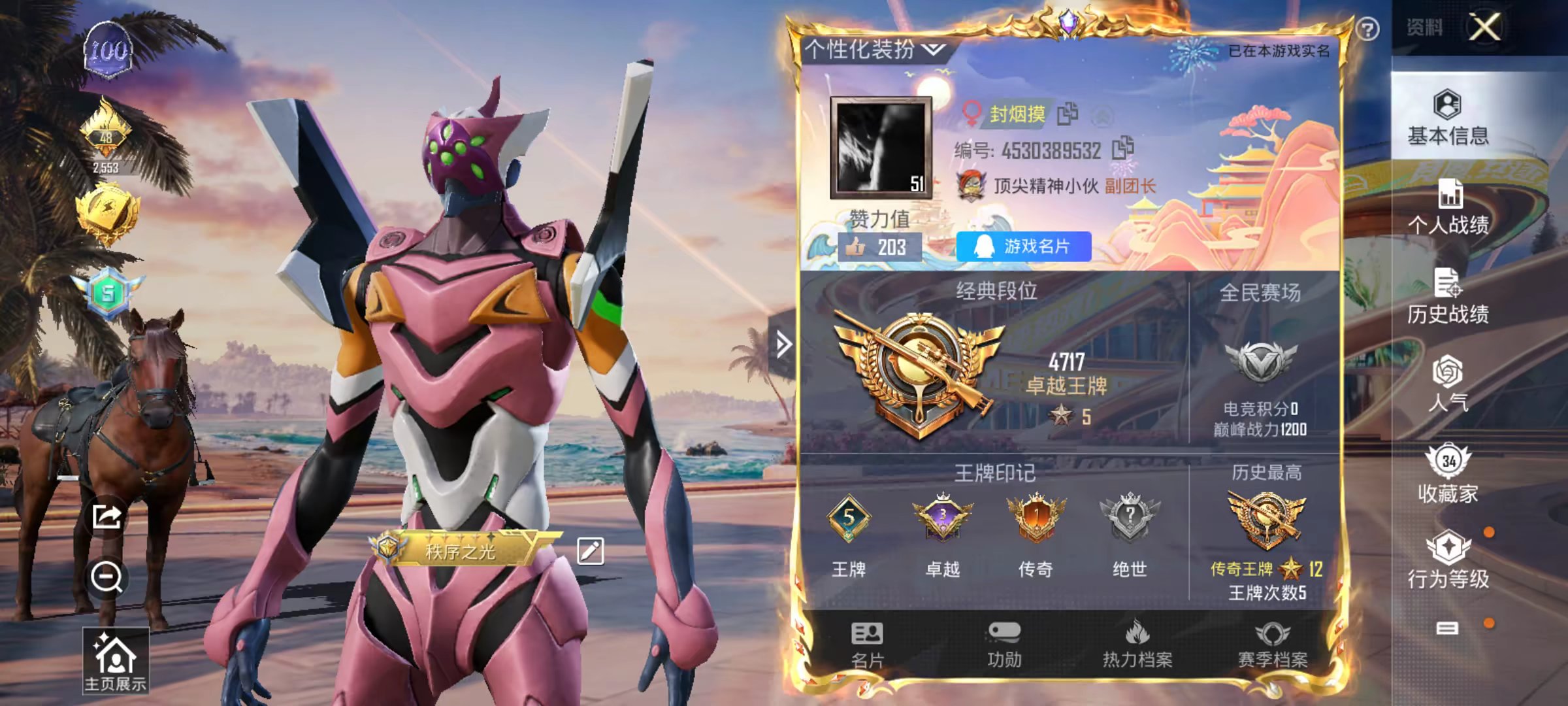
Task: View the 赛季档案 section
Action: click(1273, 645)
